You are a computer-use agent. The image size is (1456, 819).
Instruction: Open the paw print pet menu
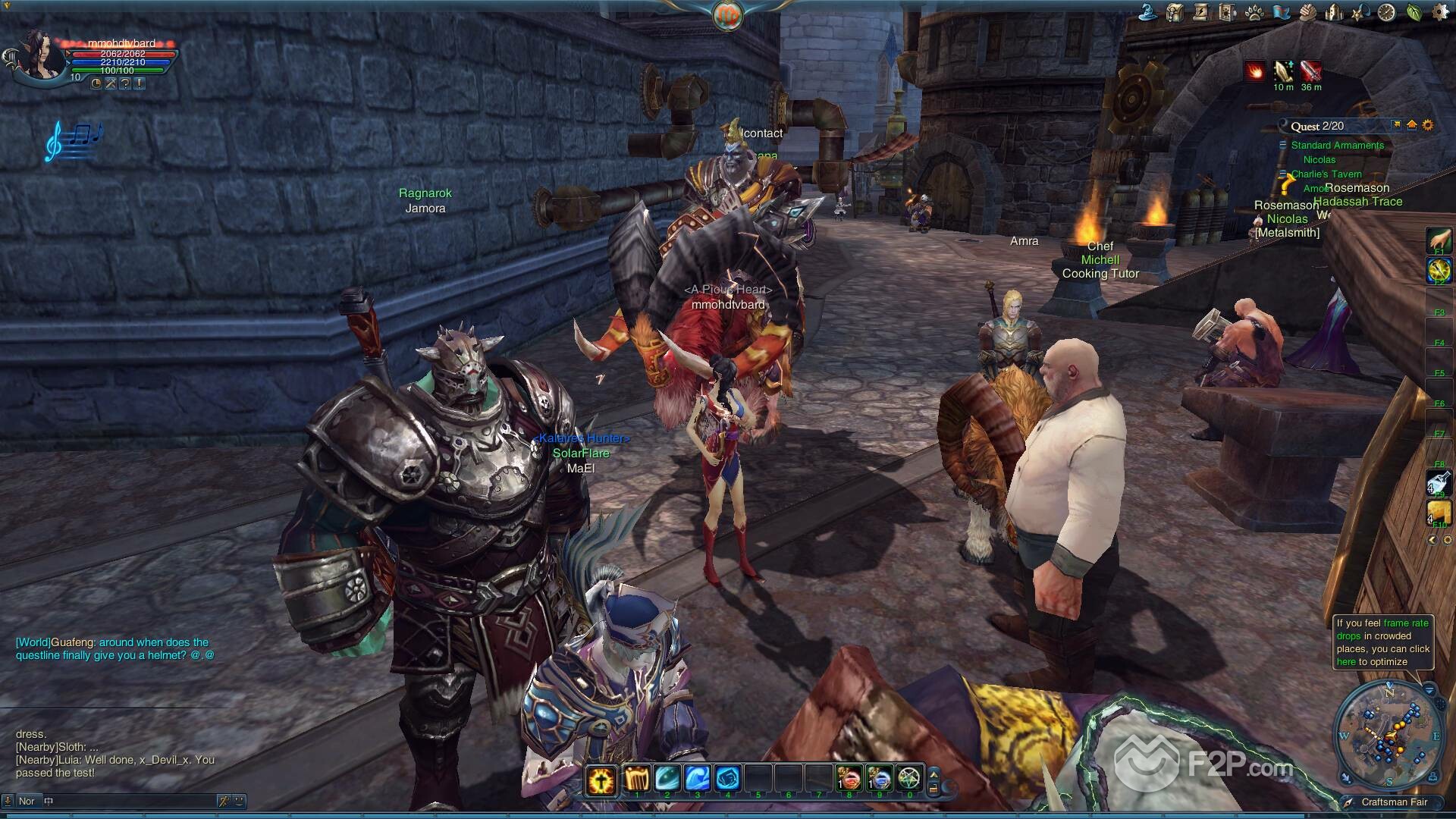pos(1254,12)
